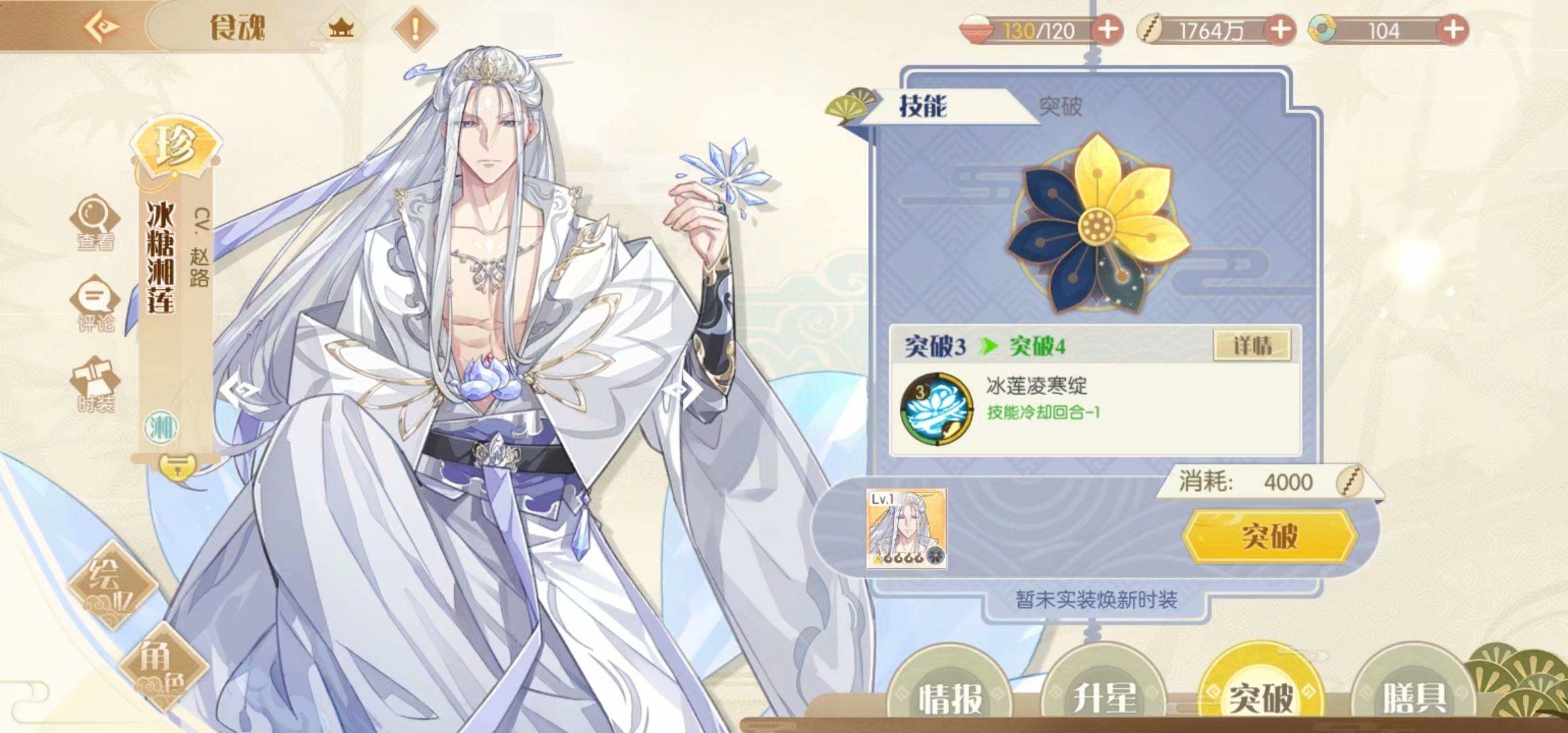This screenshot has height=733, width=1568.
Task: Switch to the 技能 tab
Action: pyautogui.click(x=923, y=106)
